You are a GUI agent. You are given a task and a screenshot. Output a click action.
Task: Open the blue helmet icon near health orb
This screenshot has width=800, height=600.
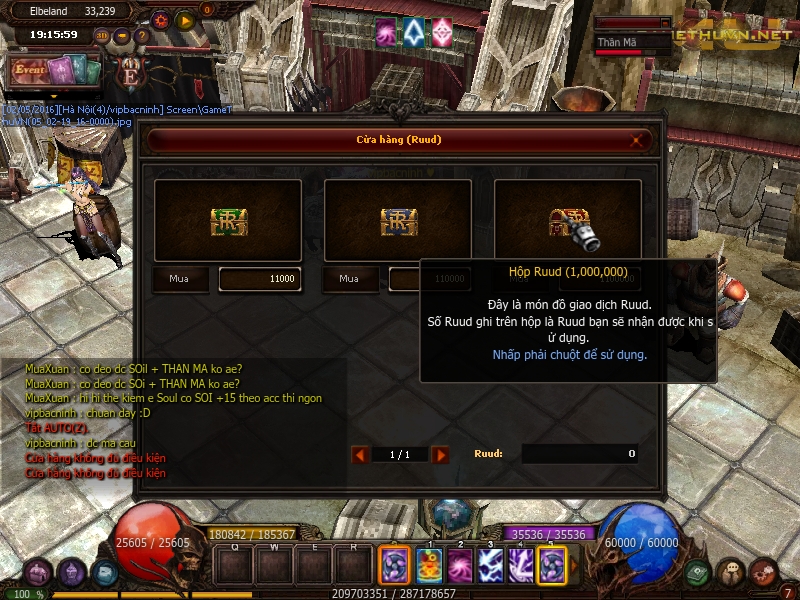click(104, 572)
